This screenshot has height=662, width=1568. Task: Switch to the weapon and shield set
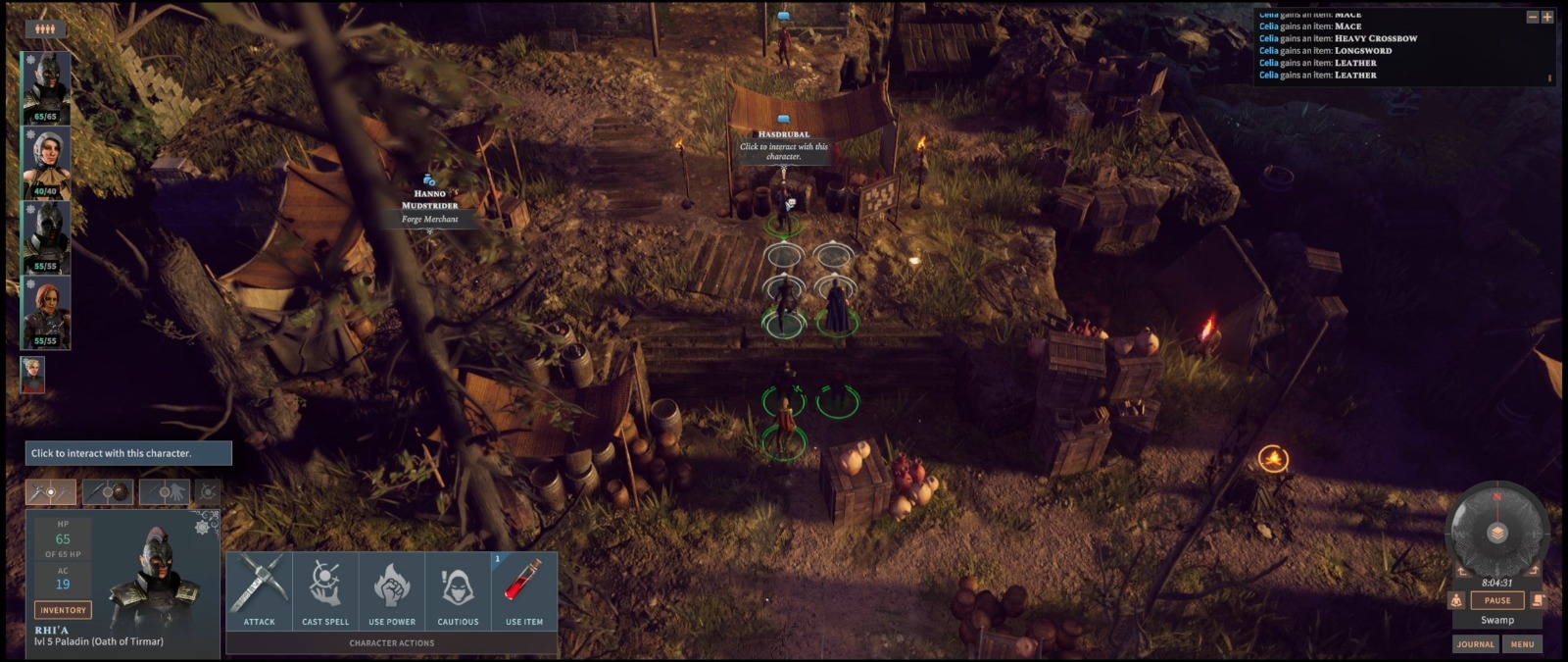[108, 491]
